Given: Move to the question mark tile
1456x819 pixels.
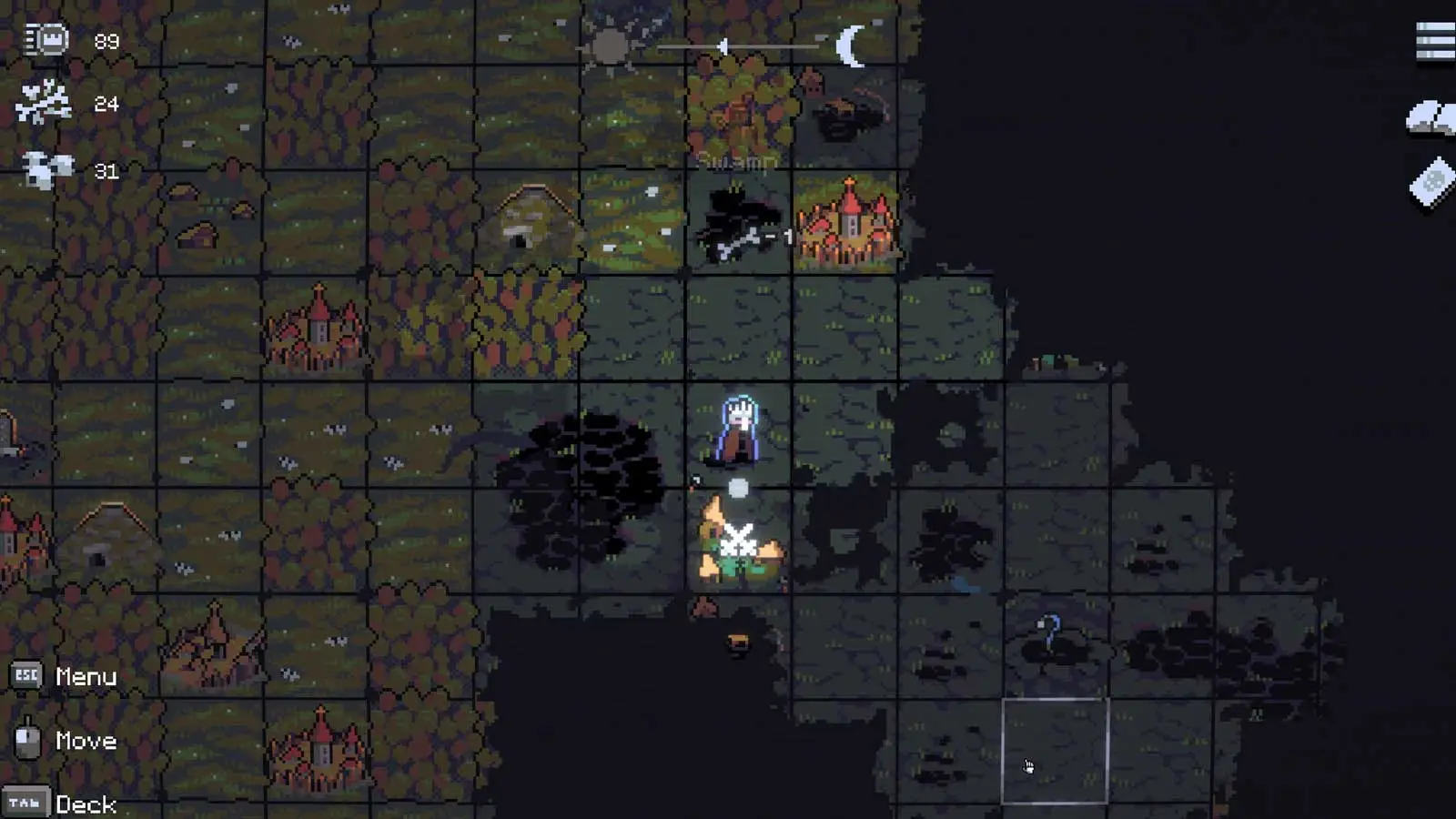Looking at the screenshot, I should click(x=1051, y=636).
